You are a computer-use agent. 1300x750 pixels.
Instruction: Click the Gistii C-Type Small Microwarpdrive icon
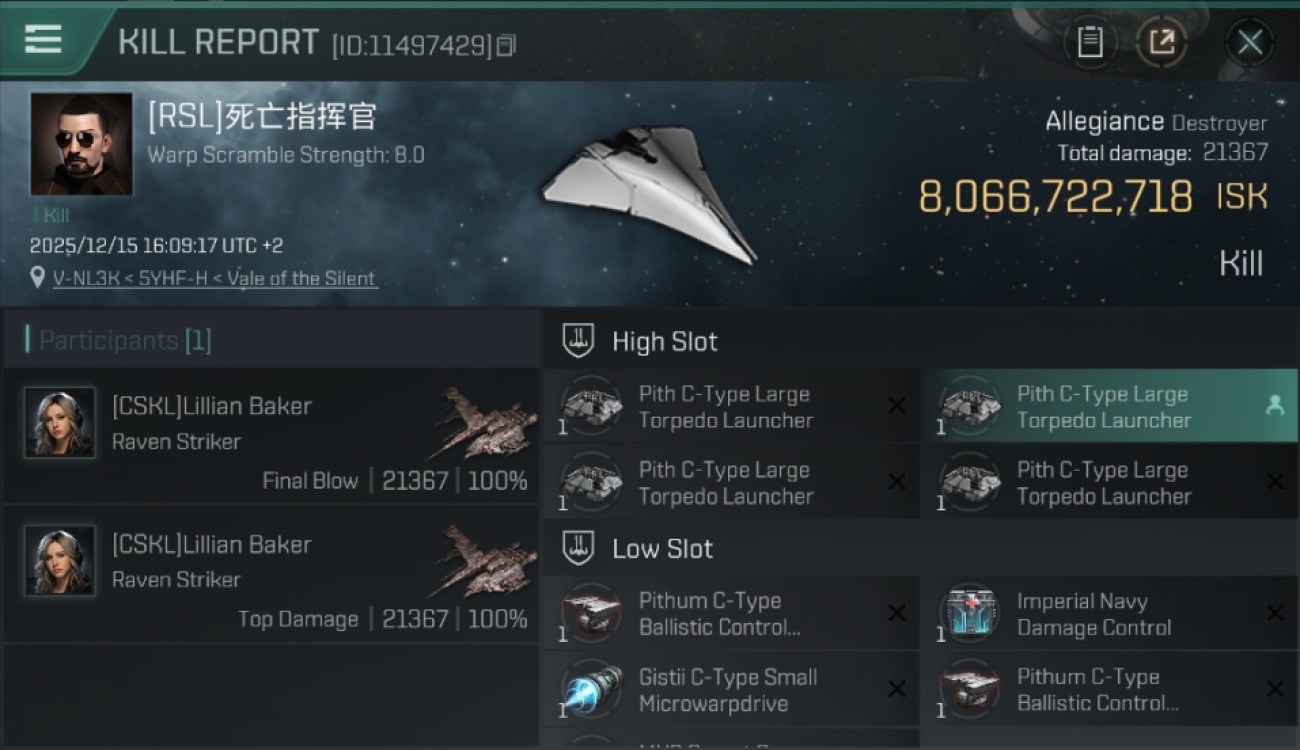coord(590,688)
